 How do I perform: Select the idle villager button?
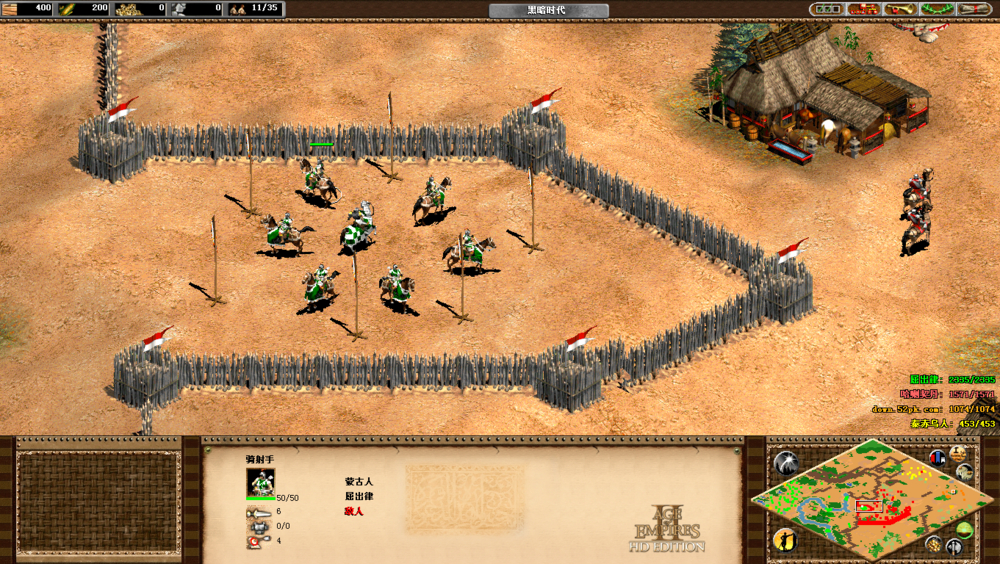click(784, 540)
